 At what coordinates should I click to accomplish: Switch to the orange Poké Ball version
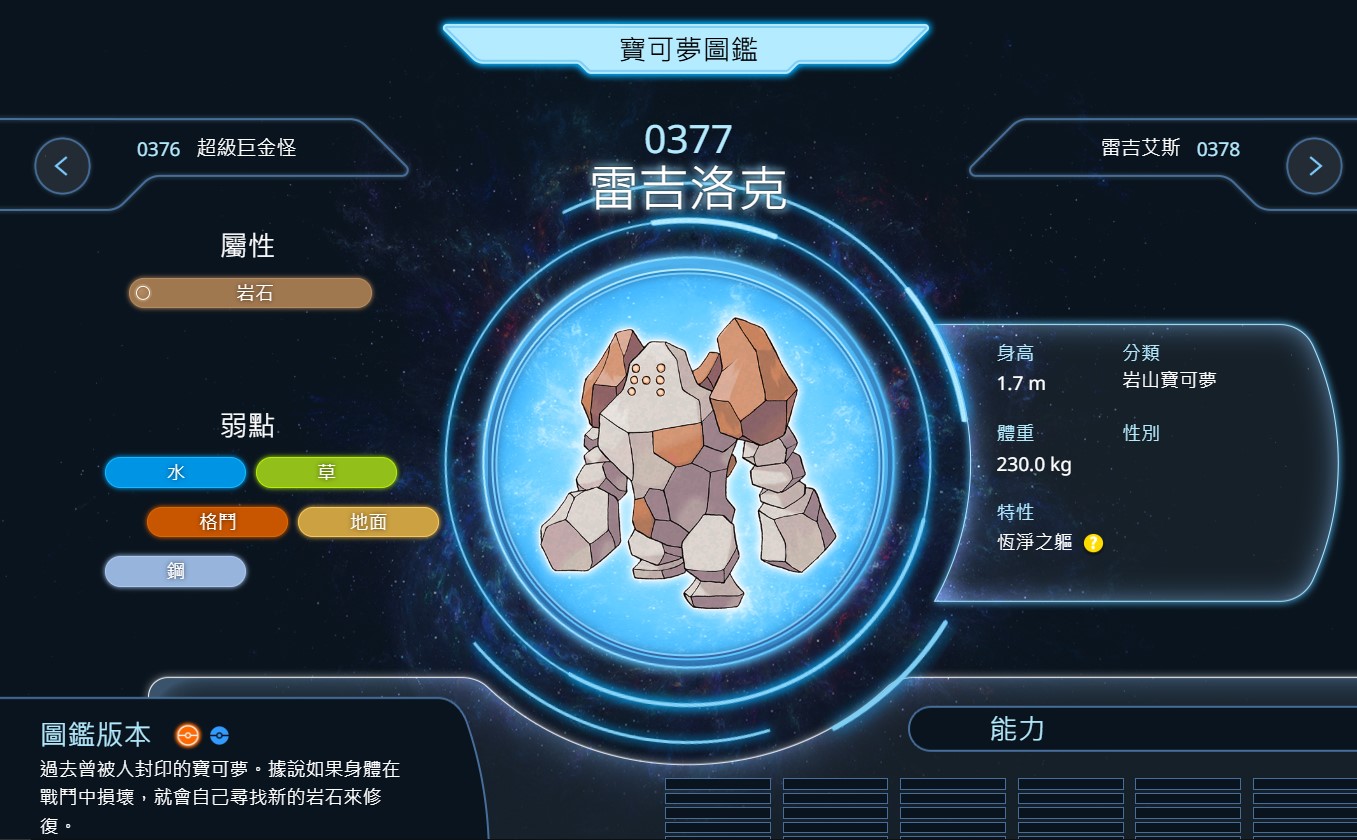point(187,736)
